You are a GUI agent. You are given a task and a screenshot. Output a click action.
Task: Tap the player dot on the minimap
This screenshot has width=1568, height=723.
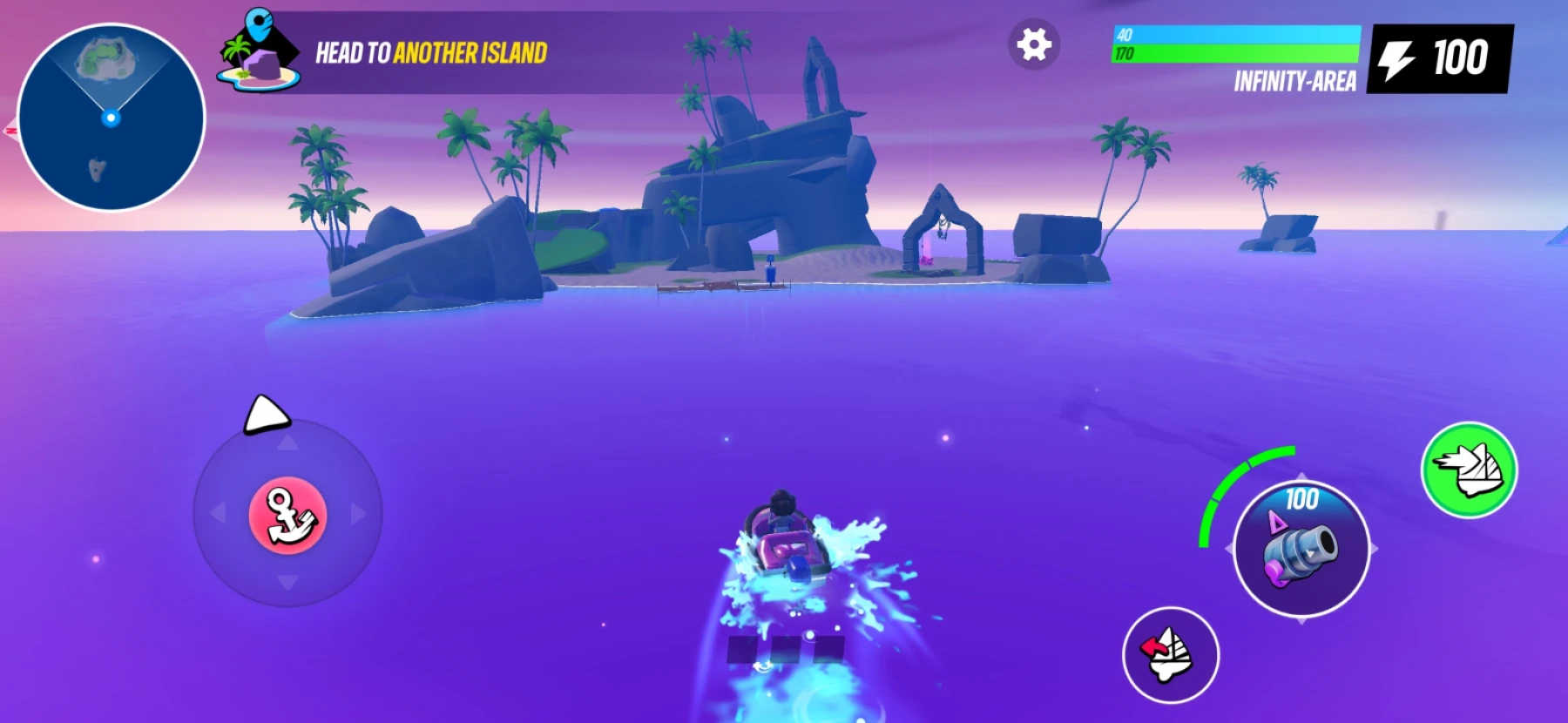pyautogui.click(x=110, y=119)
